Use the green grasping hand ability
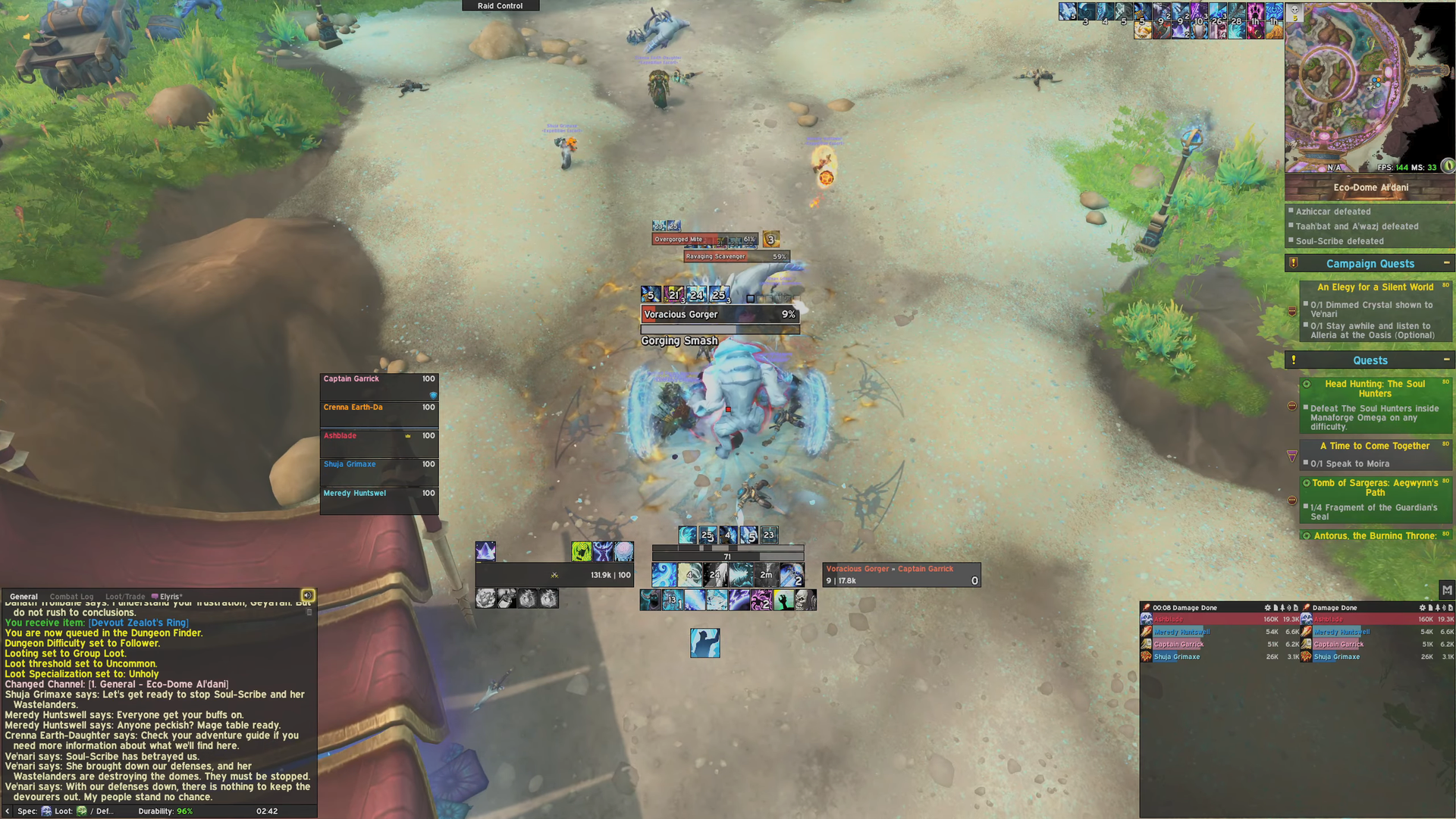 tap(783, 601)
